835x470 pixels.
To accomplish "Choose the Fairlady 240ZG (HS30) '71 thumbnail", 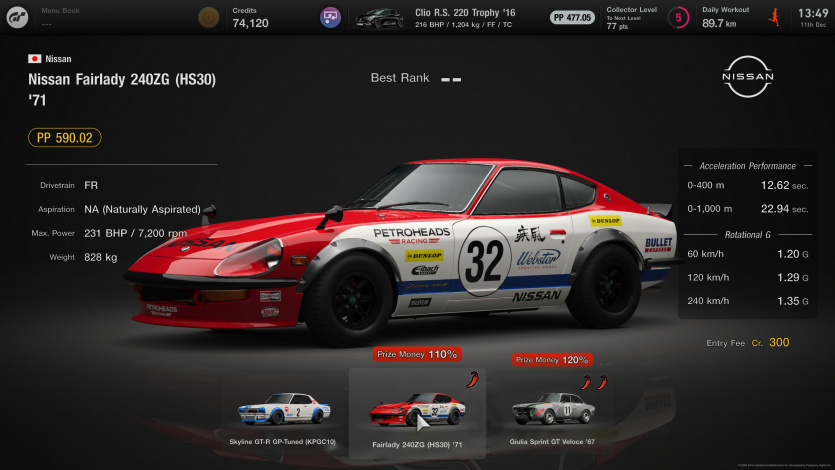I will click(x=416, y=410).
